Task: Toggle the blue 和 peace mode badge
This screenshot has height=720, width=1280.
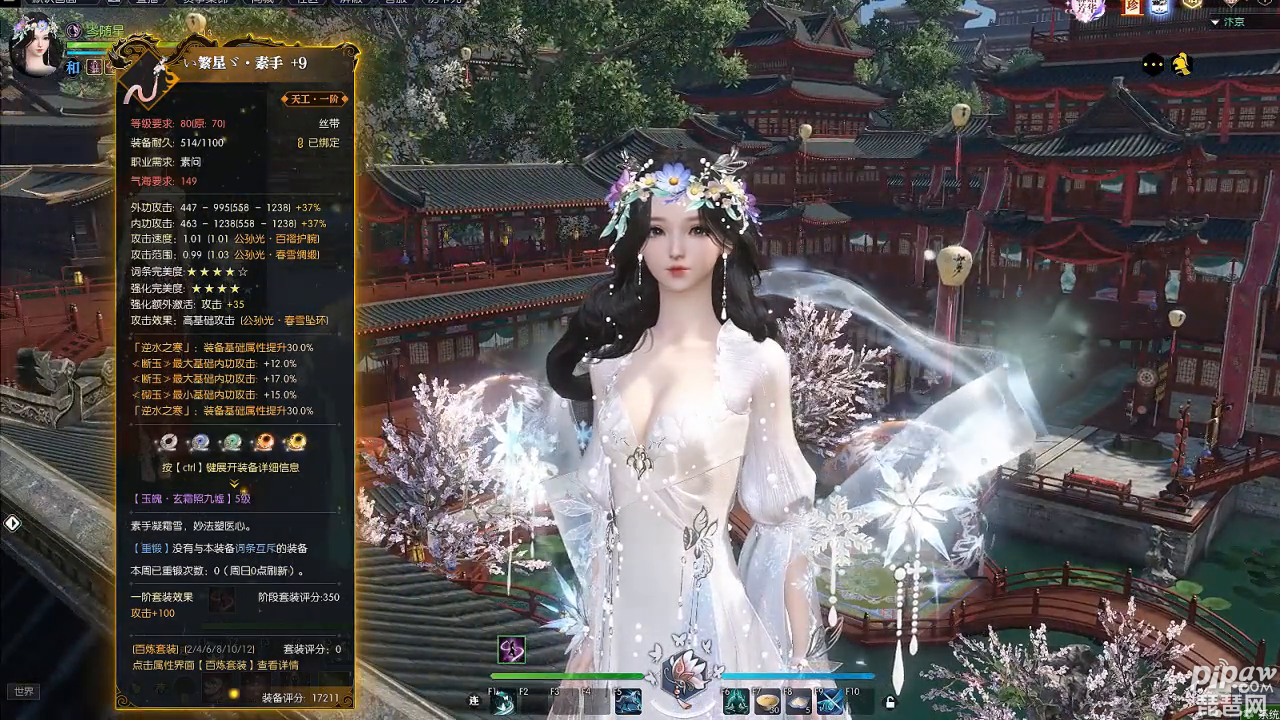Action: click(73, 67)
